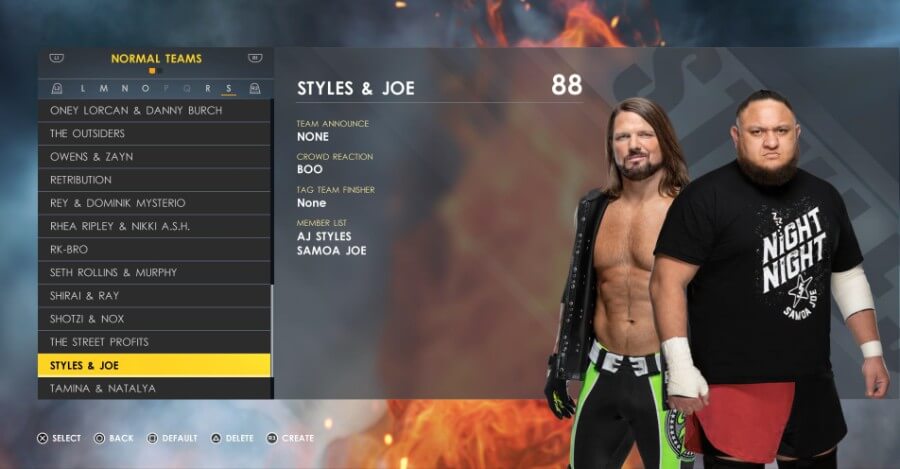Jump to teams starting with letter N
900x469 pixels.
click(125, 89)
